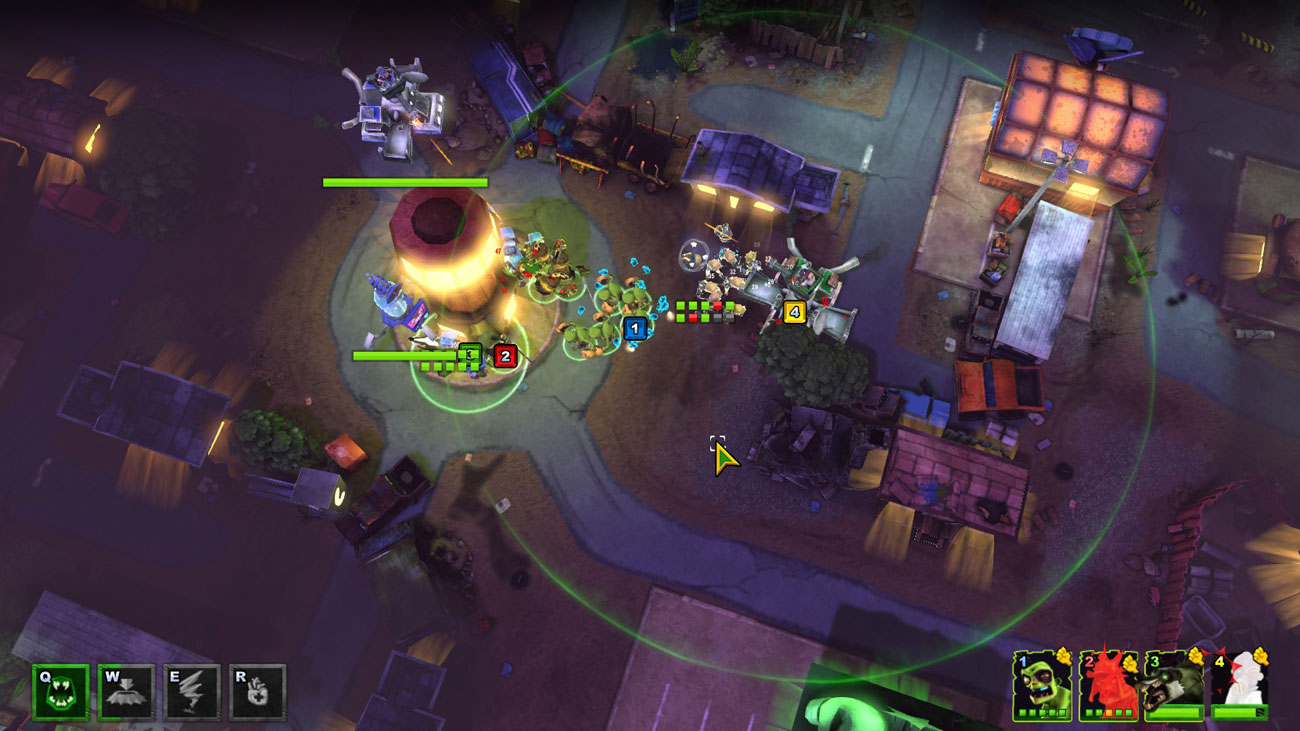Select the red creature squad 2 portrait
Viewport: 1300px width, 731px height.
(x=1108, y=686)
